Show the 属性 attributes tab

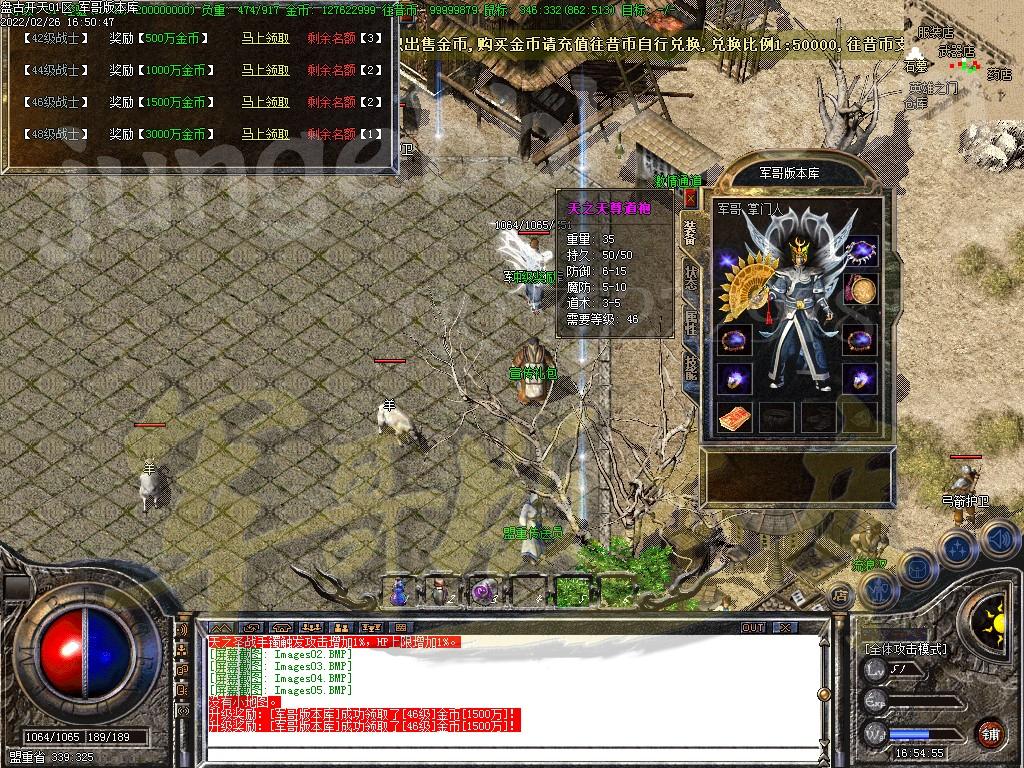[690, 322]
